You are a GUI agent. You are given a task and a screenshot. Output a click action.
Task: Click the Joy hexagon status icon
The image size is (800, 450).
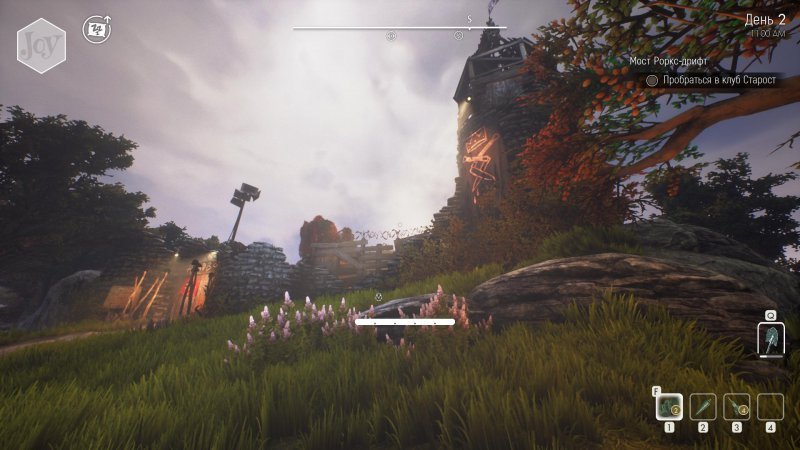coord(41,45)
